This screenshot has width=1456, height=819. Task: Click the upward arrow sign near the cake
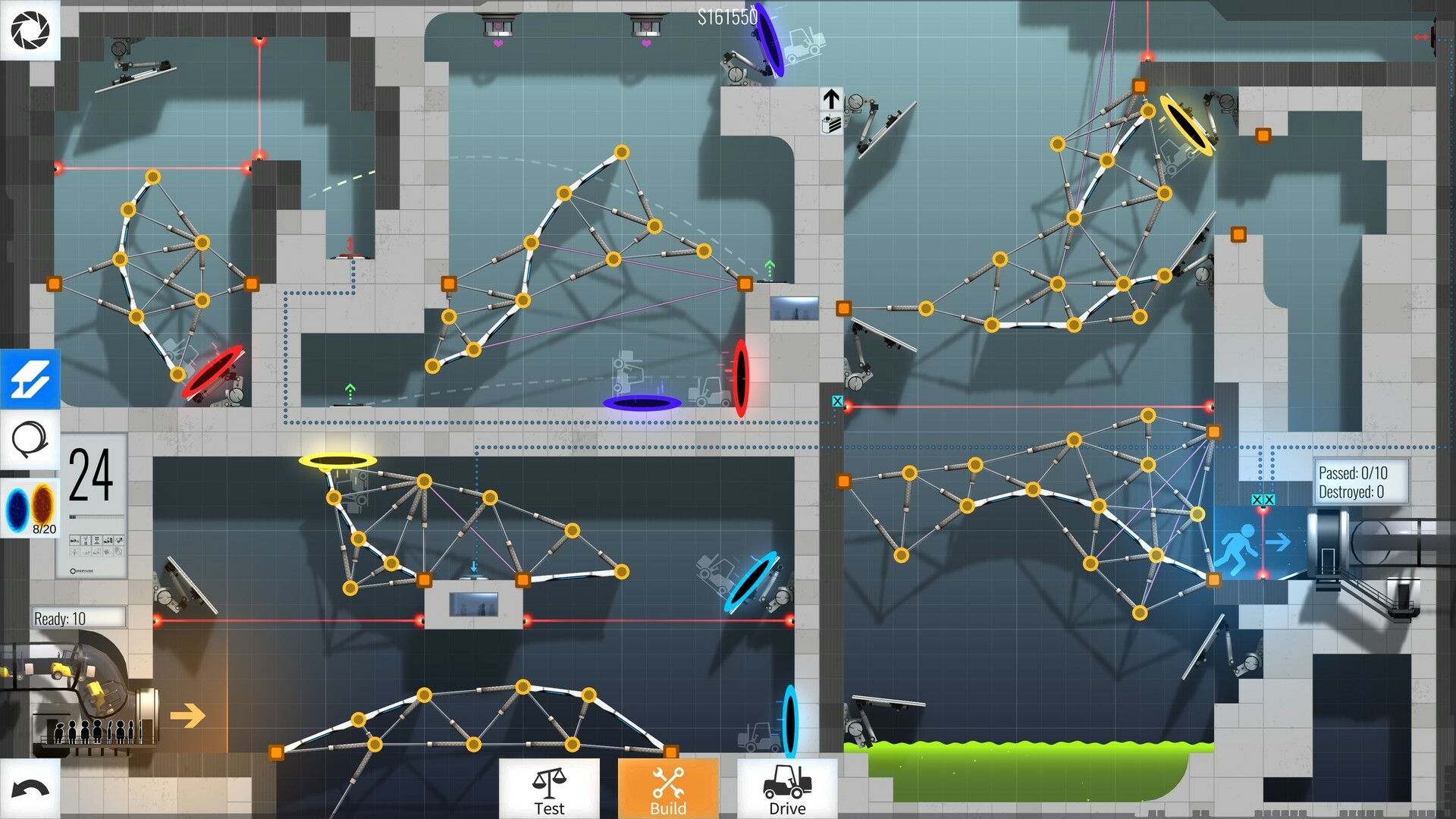[x=831, y=97]
